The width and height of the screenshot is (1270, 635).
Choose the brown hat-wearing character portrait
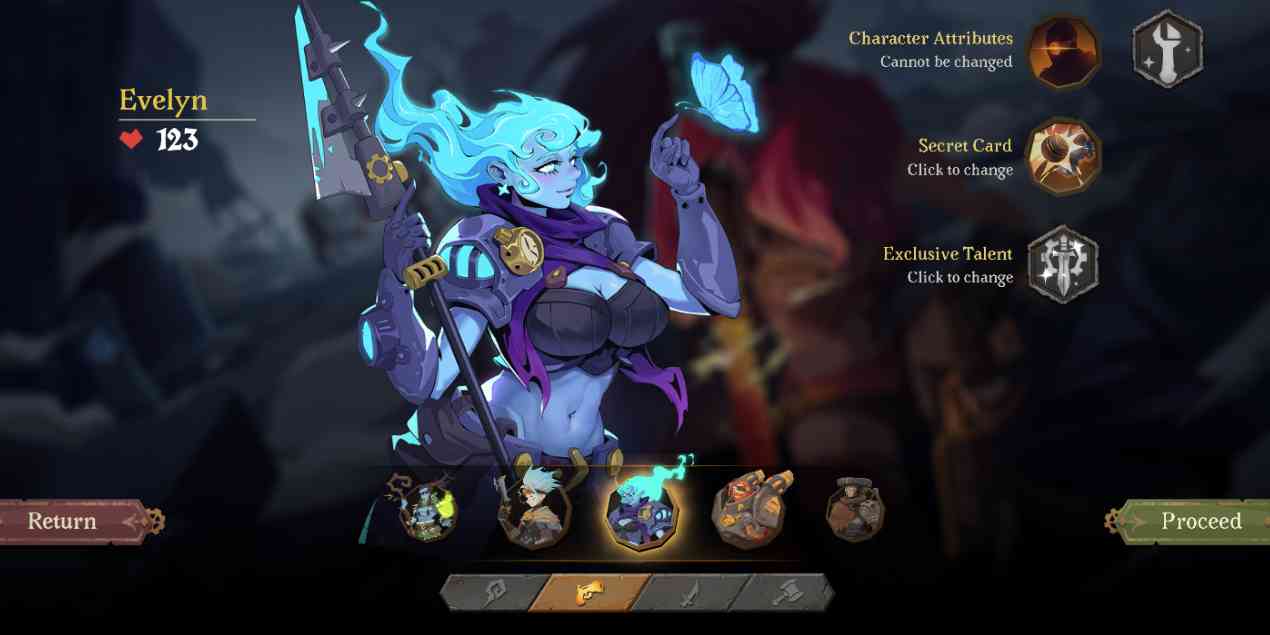[x=855, y=511]
